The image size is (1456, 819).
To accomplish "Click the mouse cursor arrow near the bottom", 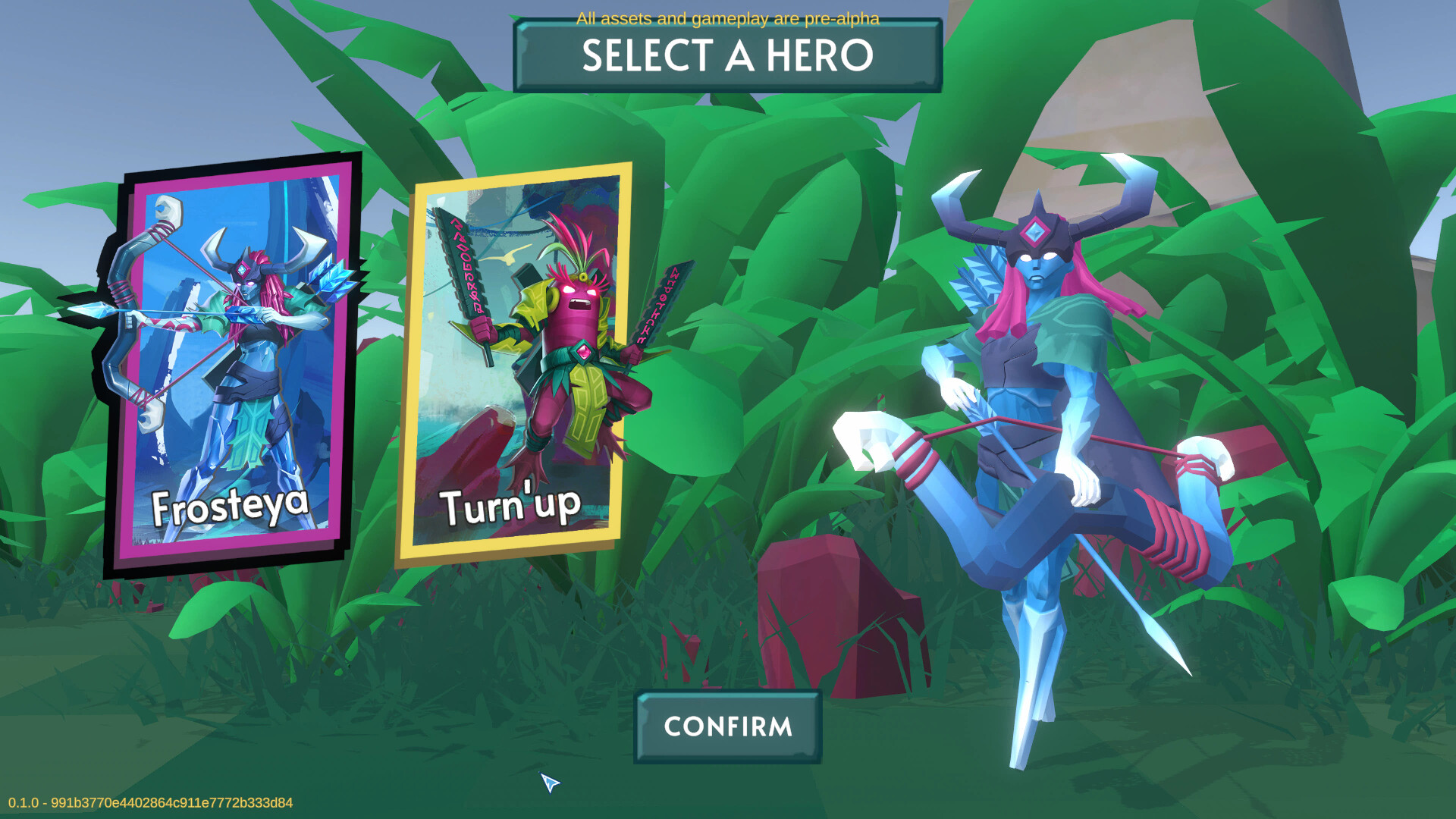I will pyautogui.click(x=550, y=783).
